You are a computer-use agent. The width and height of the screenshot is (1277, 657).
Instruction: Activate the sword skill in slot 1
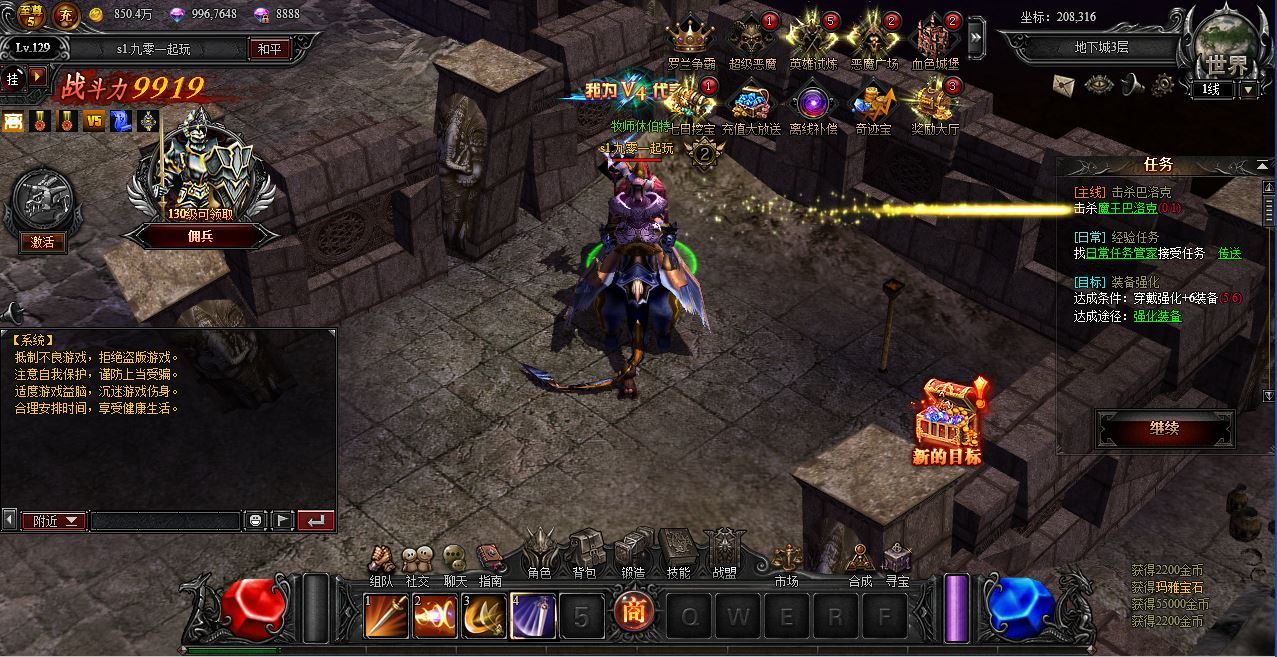pyautogui.click(x=386, y=615)
